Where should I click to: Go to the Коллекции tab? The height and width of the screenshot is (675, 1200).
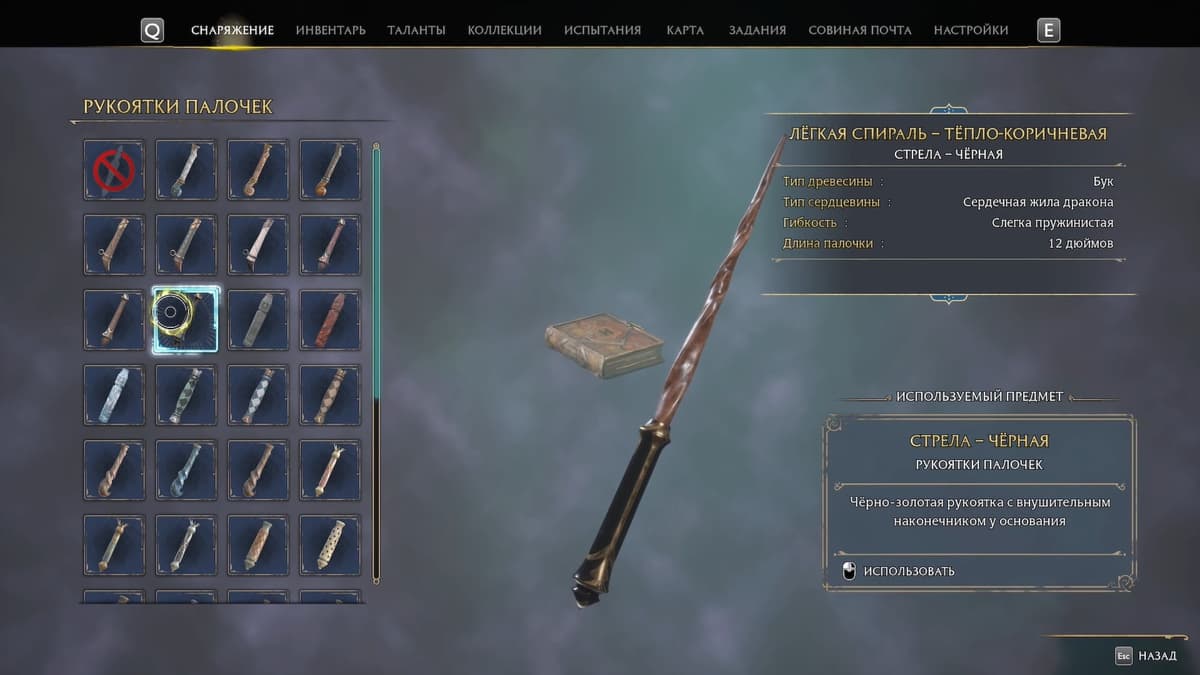(x=504, y=30)
